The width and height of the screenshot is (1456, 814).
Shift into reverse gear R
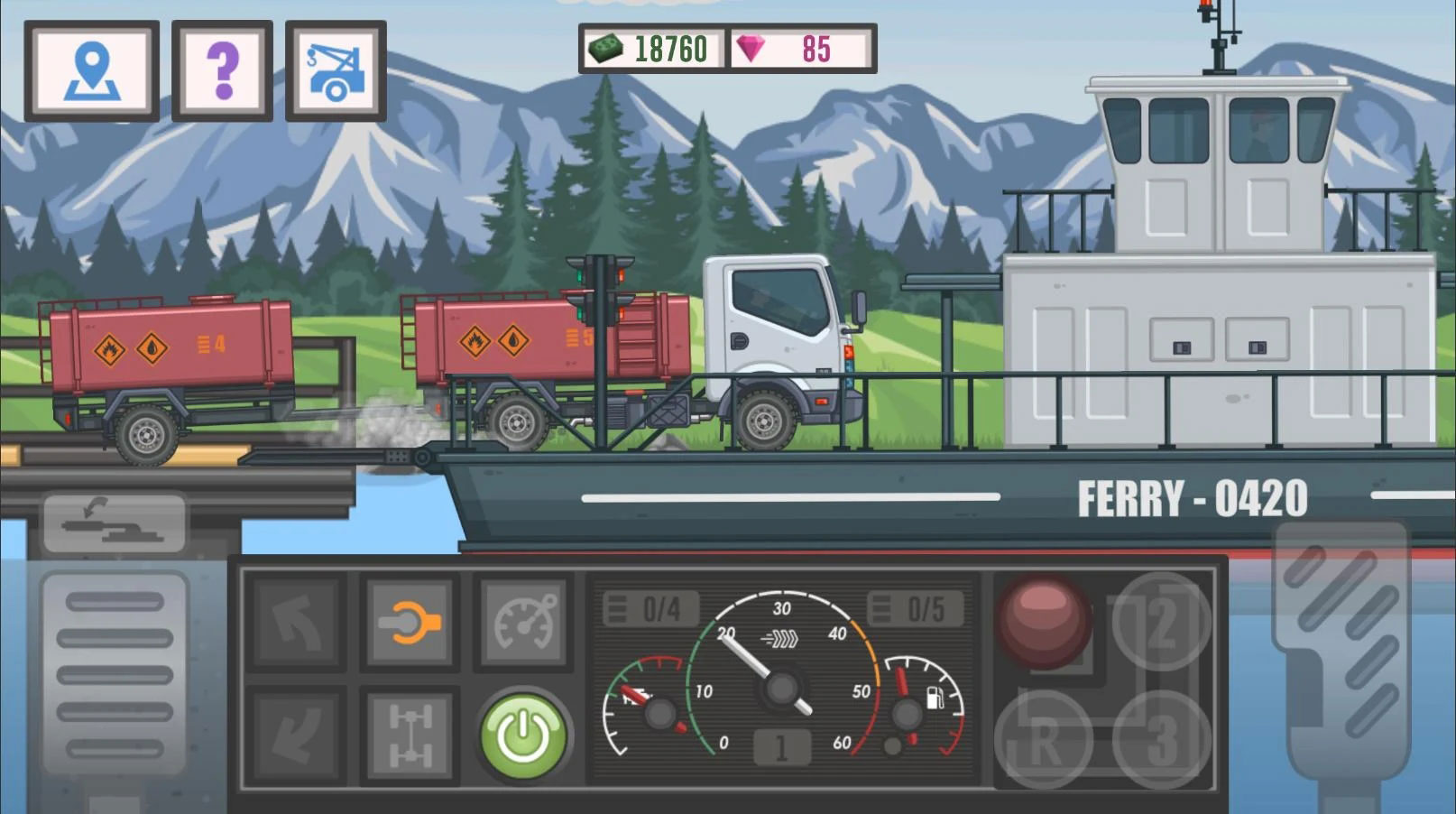point(1043,741)
